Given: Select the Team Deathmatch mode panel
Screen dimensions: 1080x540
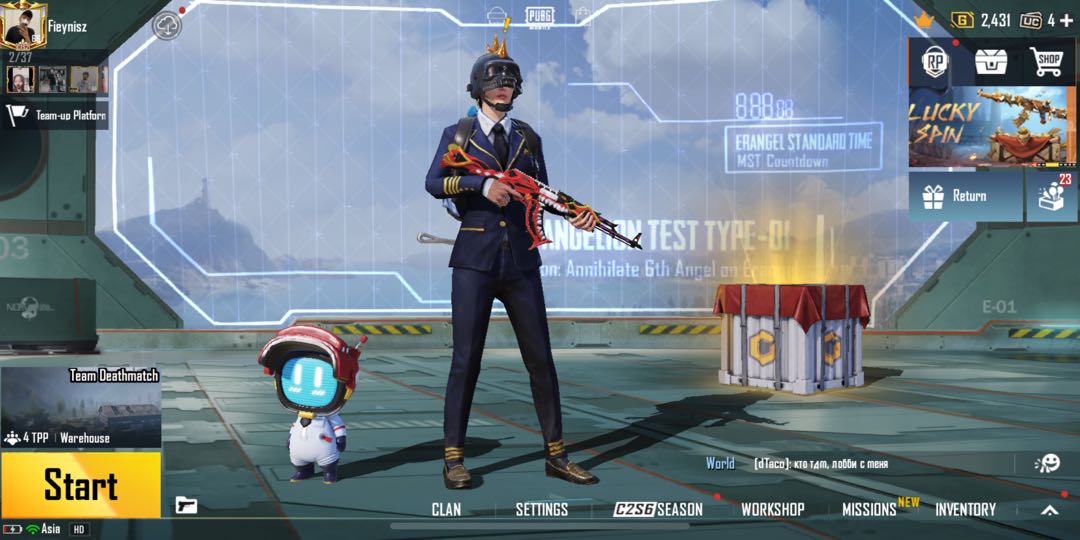Looking at the screenshot, I should [x=81, y=406].
